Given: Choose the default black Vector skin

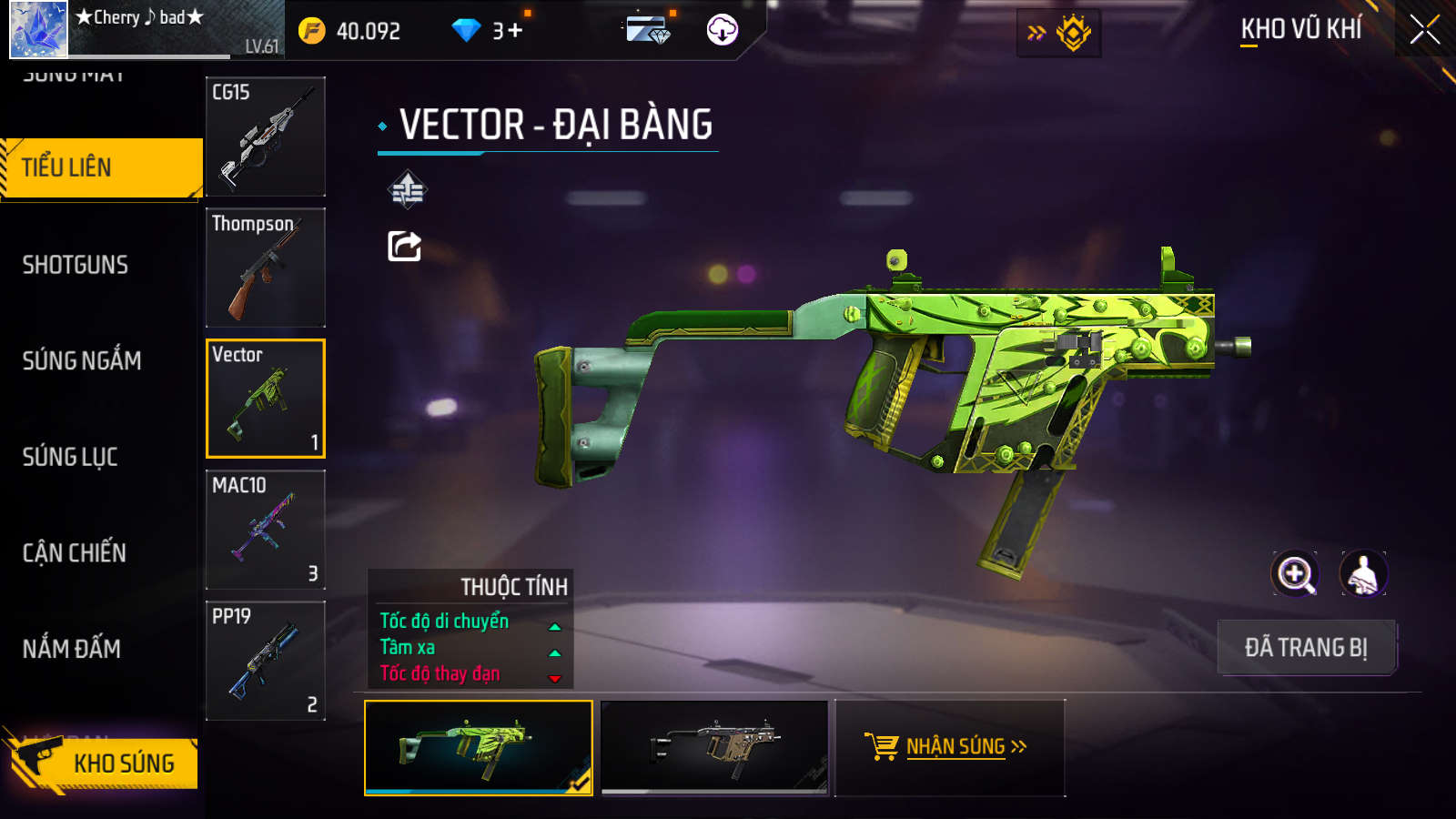Looking at the screenshot, I should point(715,747).
